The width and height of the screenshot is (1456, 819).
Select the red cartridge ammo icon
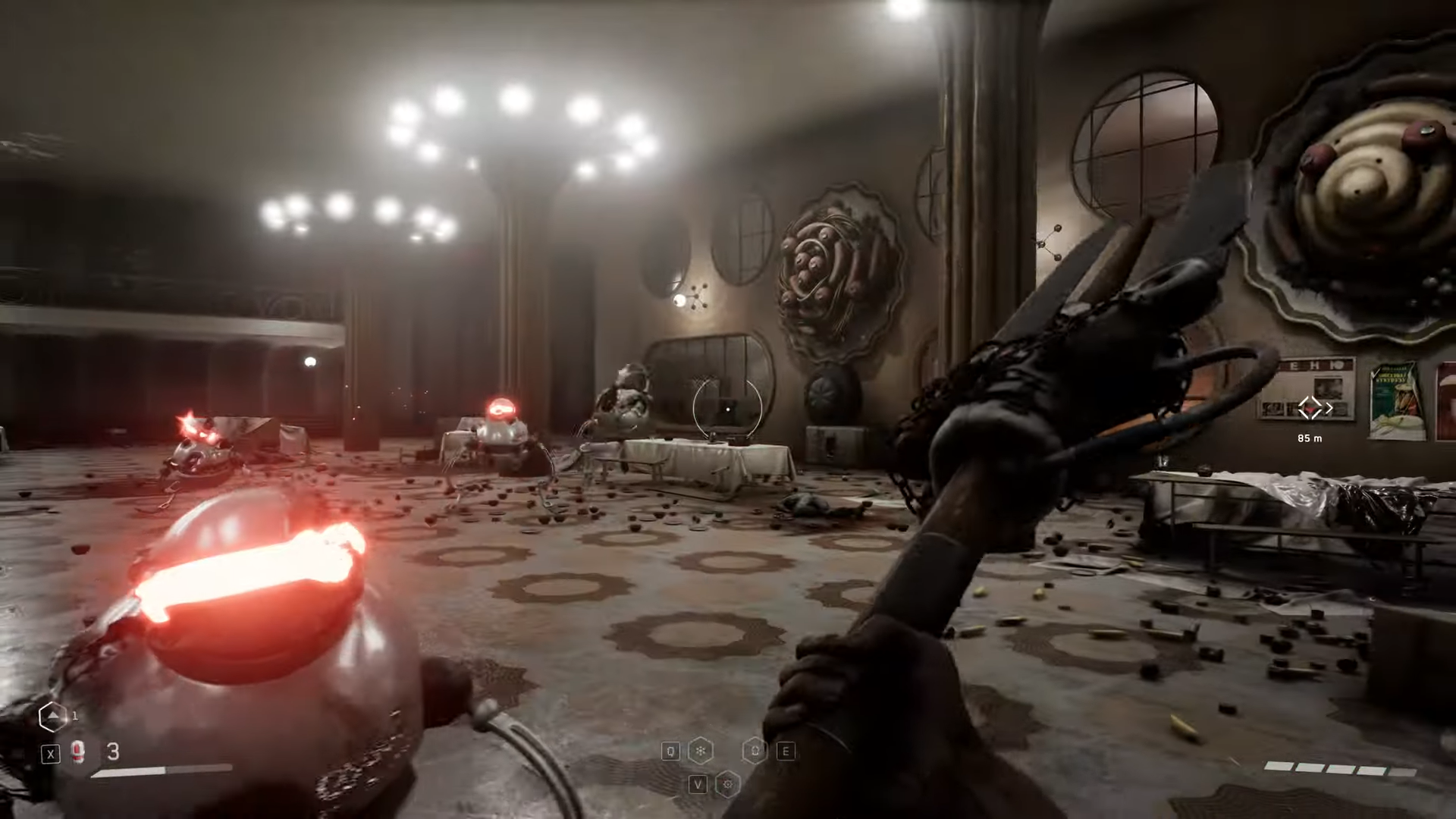point(77,752)
